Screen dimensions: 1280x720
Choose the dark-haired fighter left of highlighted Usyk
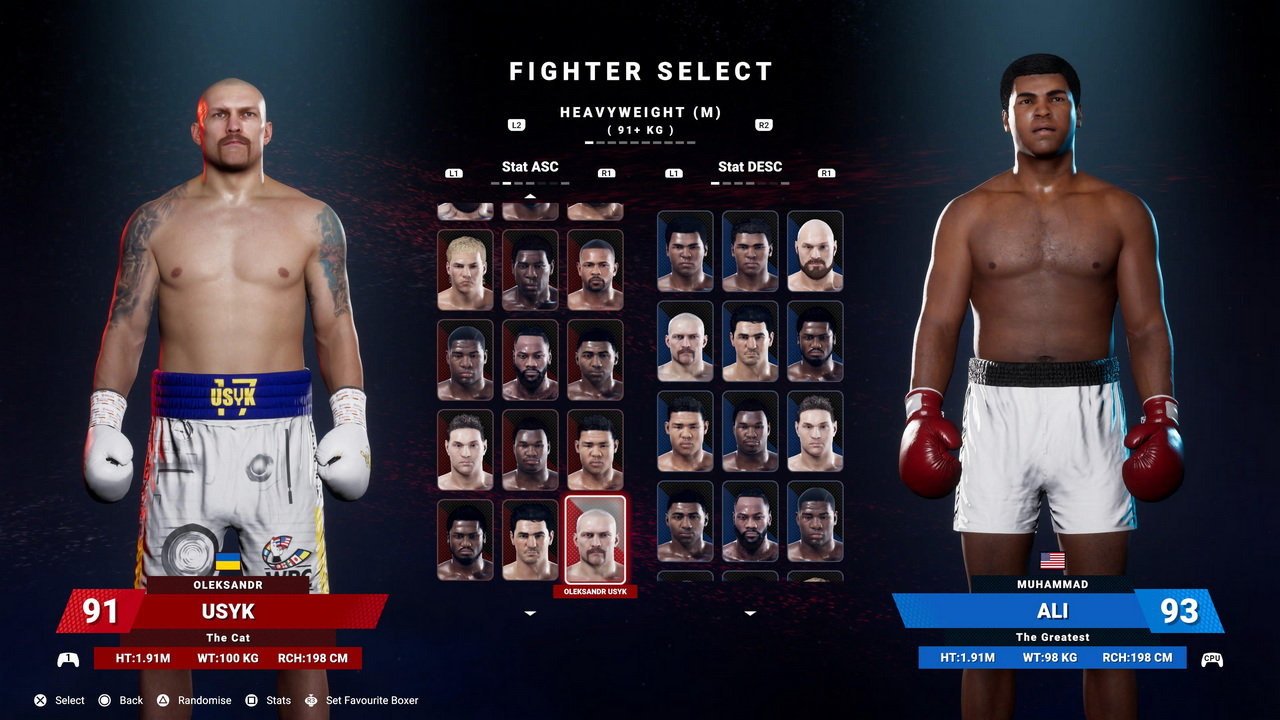coord(530,540)
